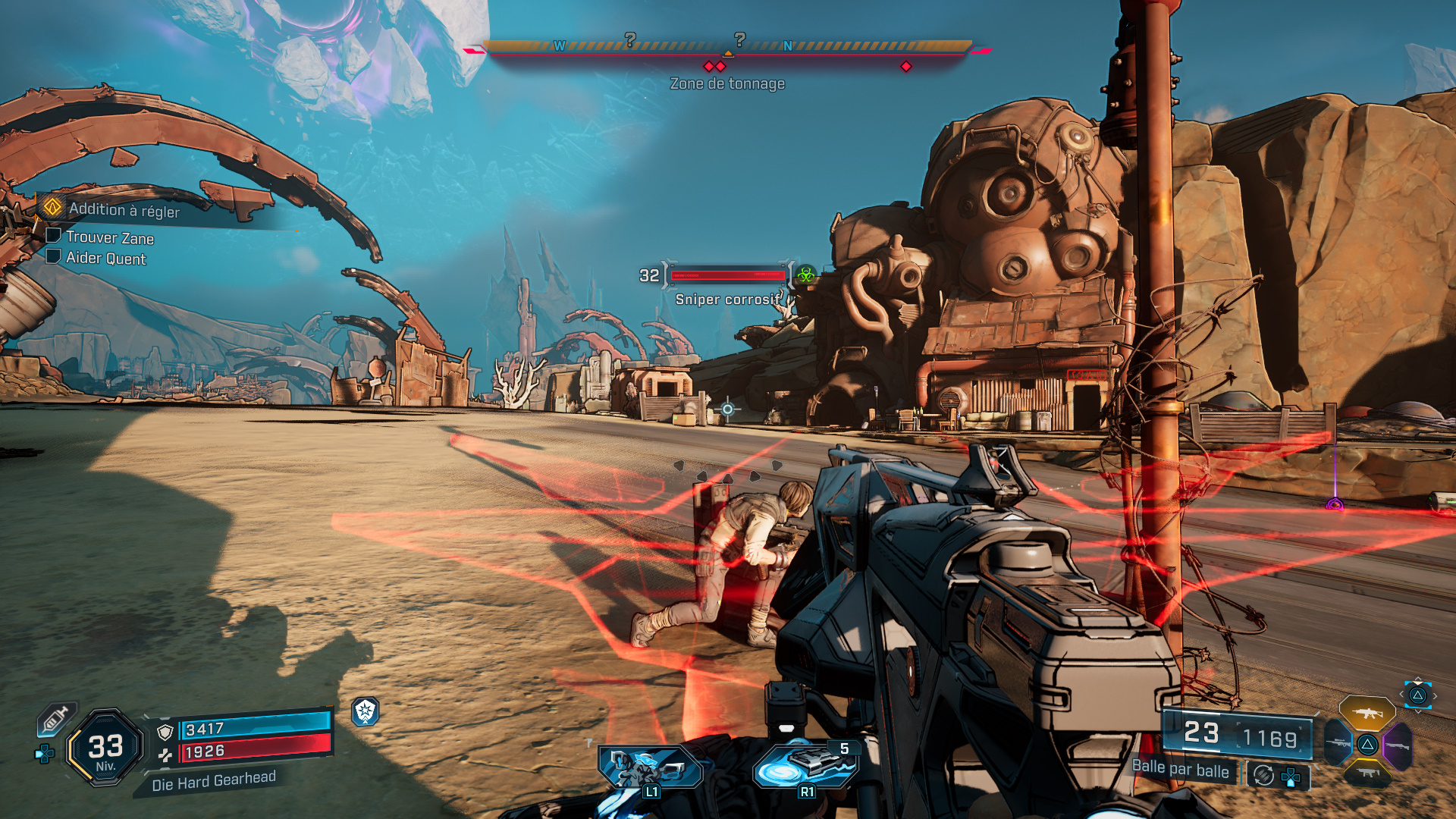The height and width of the screenshot is (819, 1456).
Task: Click the level 33 character badge
Action: 105,748
